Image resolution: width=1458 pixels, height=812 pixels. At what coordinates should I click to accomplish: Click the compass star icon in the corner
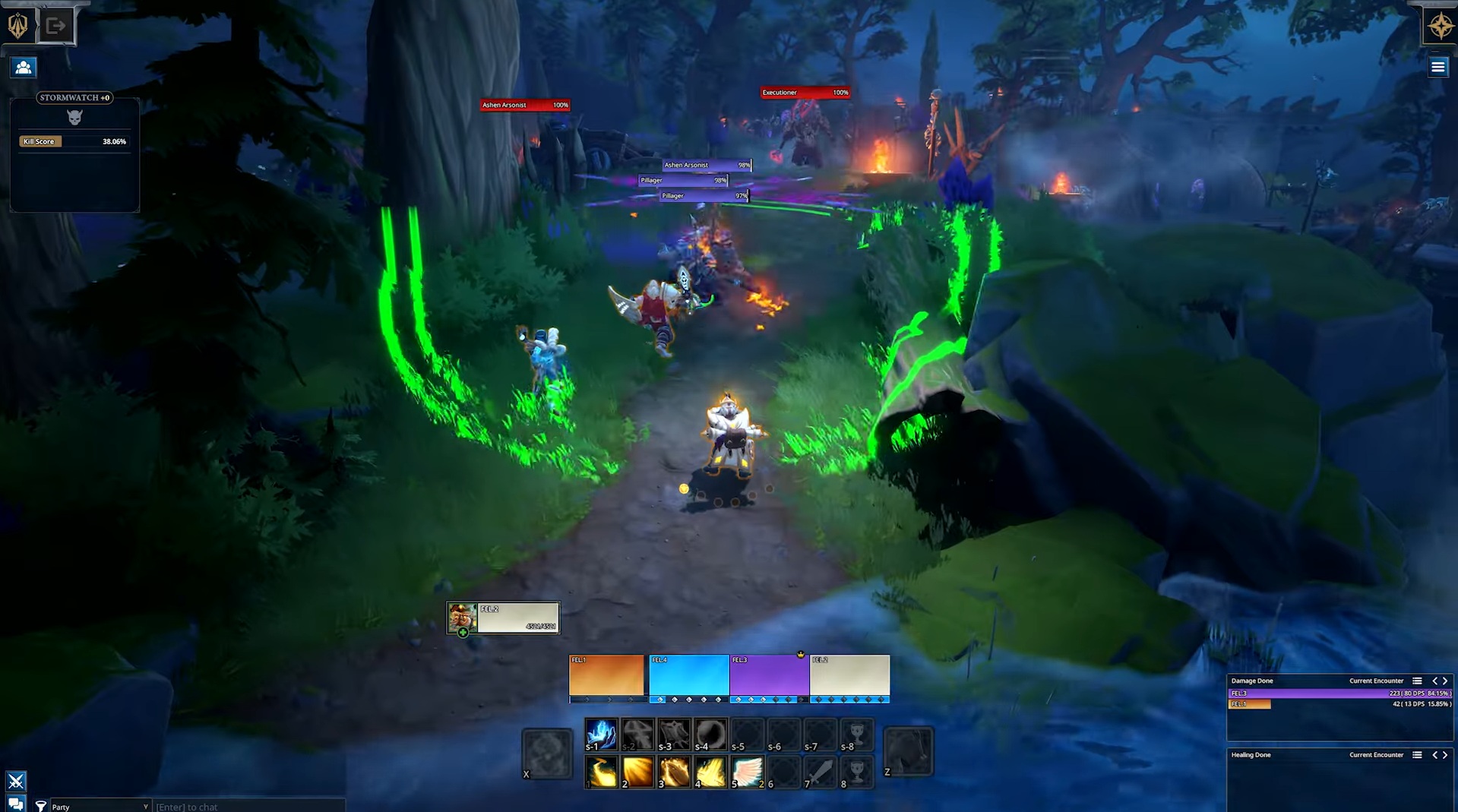pos(1440,27)
